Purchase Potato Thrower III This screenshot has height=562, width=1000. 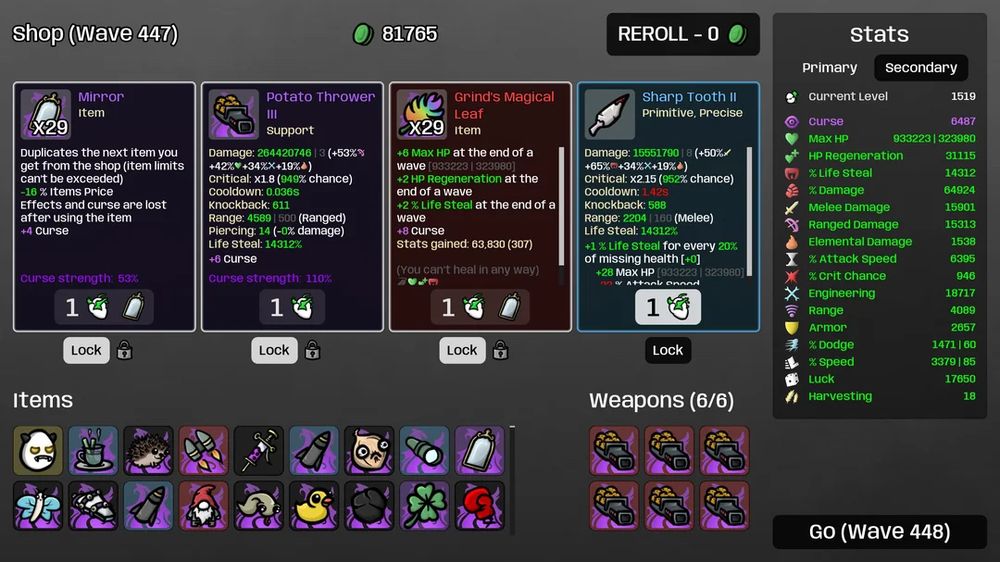292,307
